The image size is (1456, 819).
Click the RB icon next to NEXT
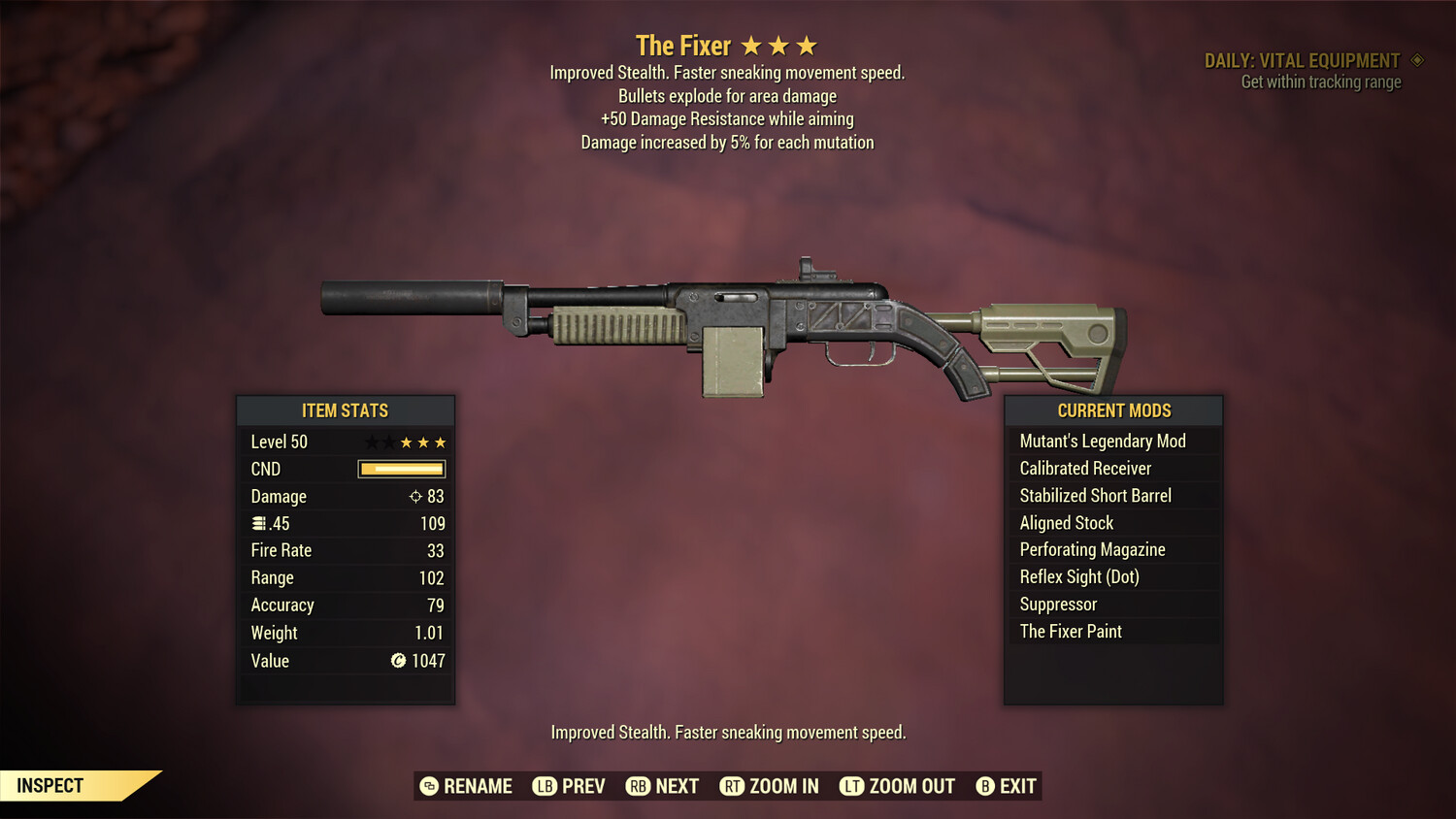638,786
